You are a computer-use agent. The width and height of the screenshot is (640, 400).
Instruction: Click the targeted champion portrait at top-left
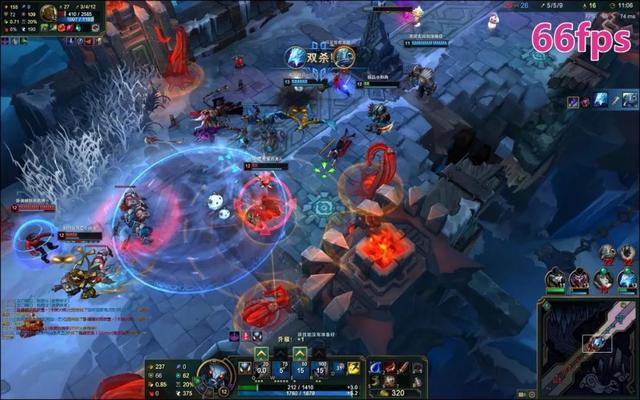[x=49, y=13]
